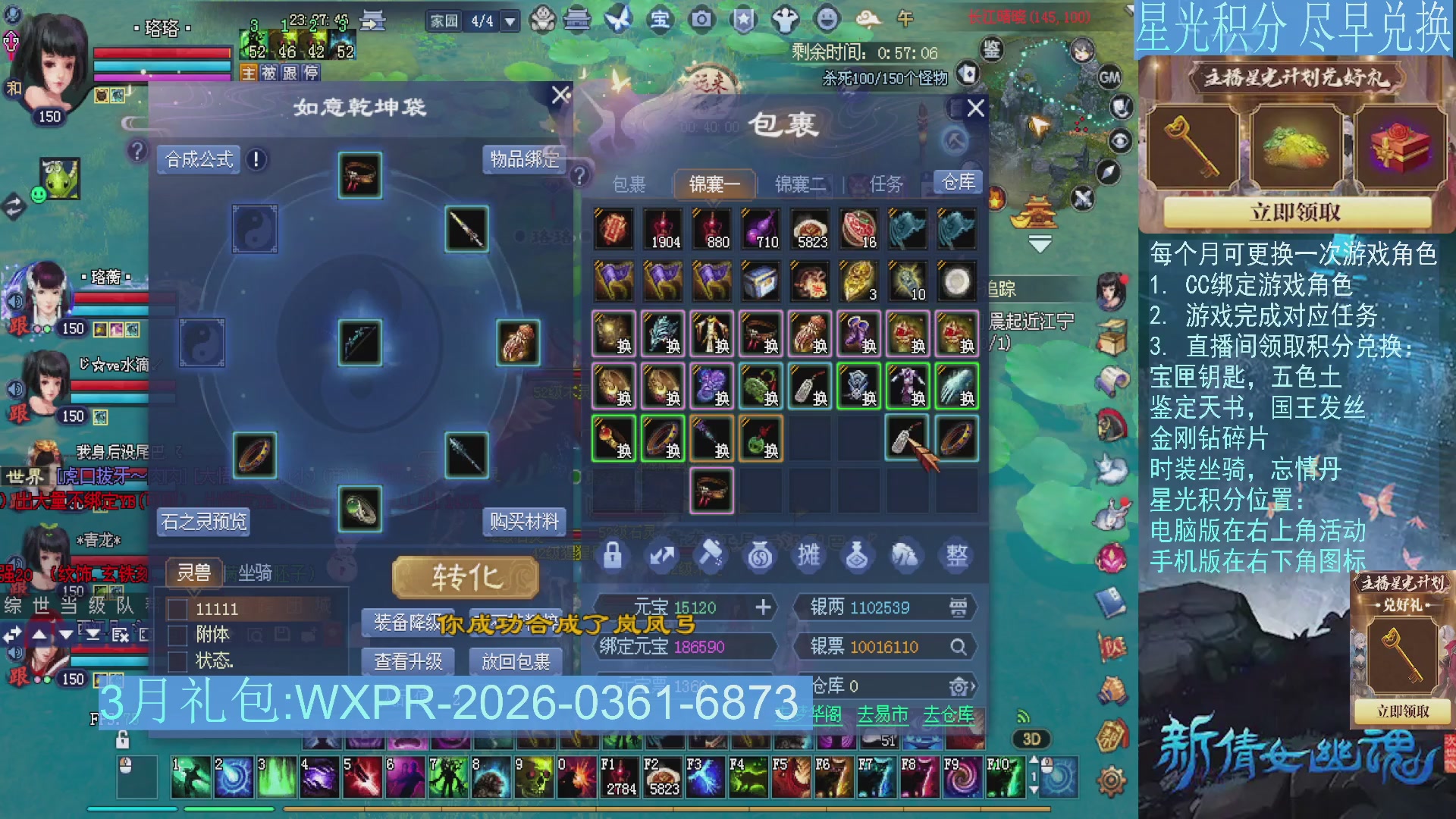Image resolution: width=1456 pixels, height=819 pixels.
Task: Select the hammer repair icon in the bag toolbar
Action: coord(711,556)
